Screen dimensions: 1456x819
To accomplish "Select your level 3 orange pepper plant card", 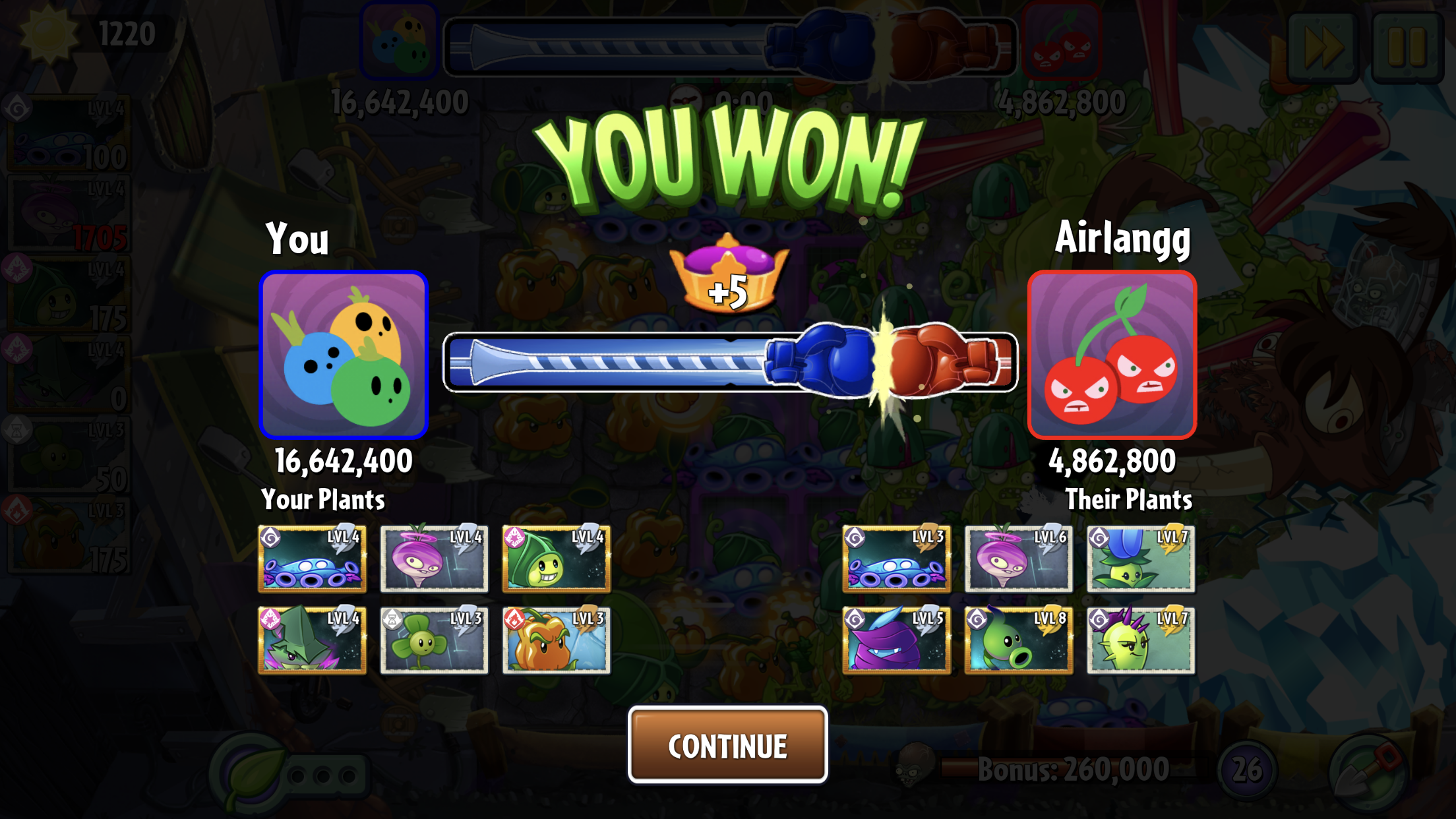I will [556, 640].
